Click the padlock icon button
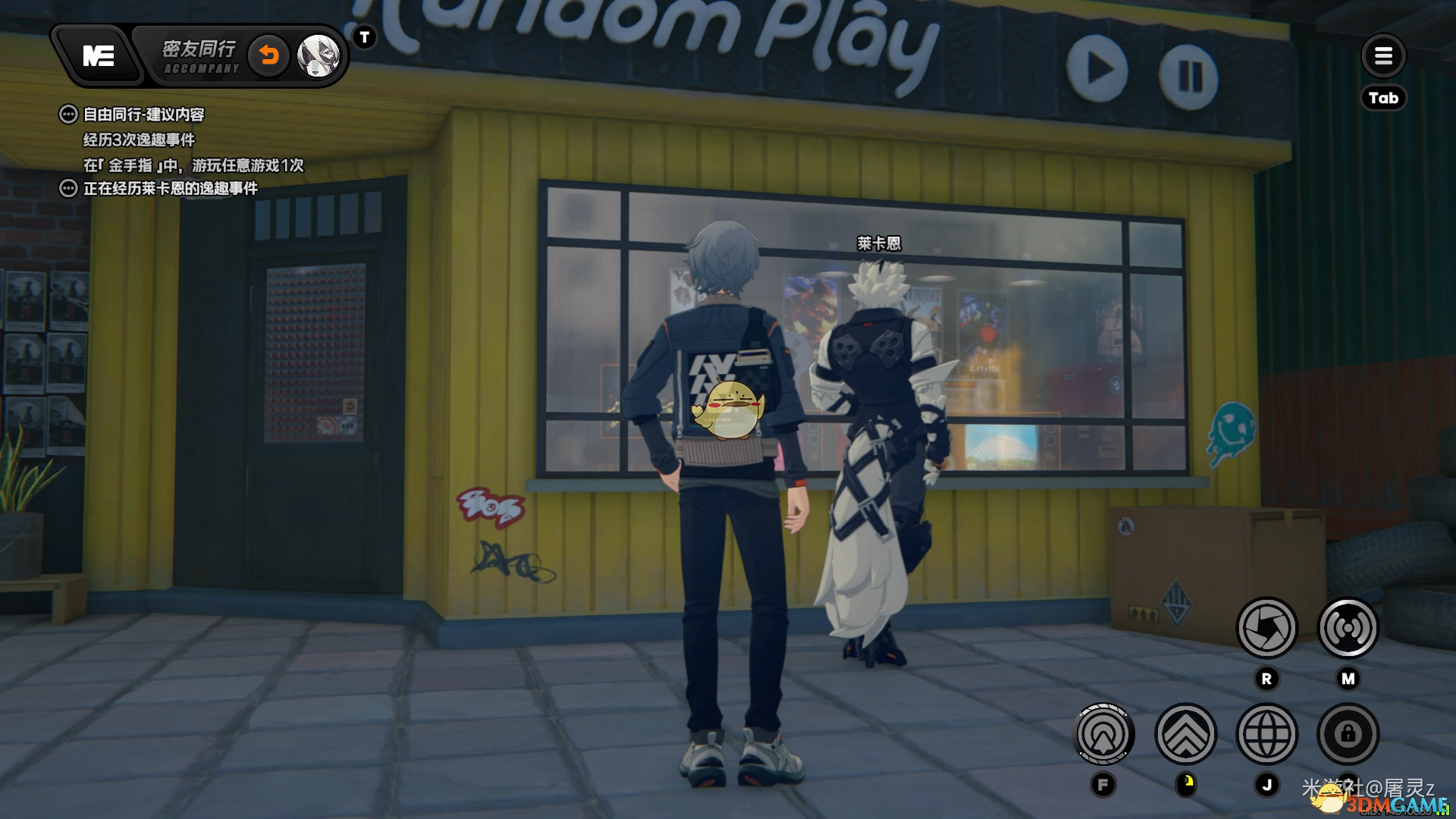The width and height of the screenshot is (1456, 819). click(x=1348, y=734)
